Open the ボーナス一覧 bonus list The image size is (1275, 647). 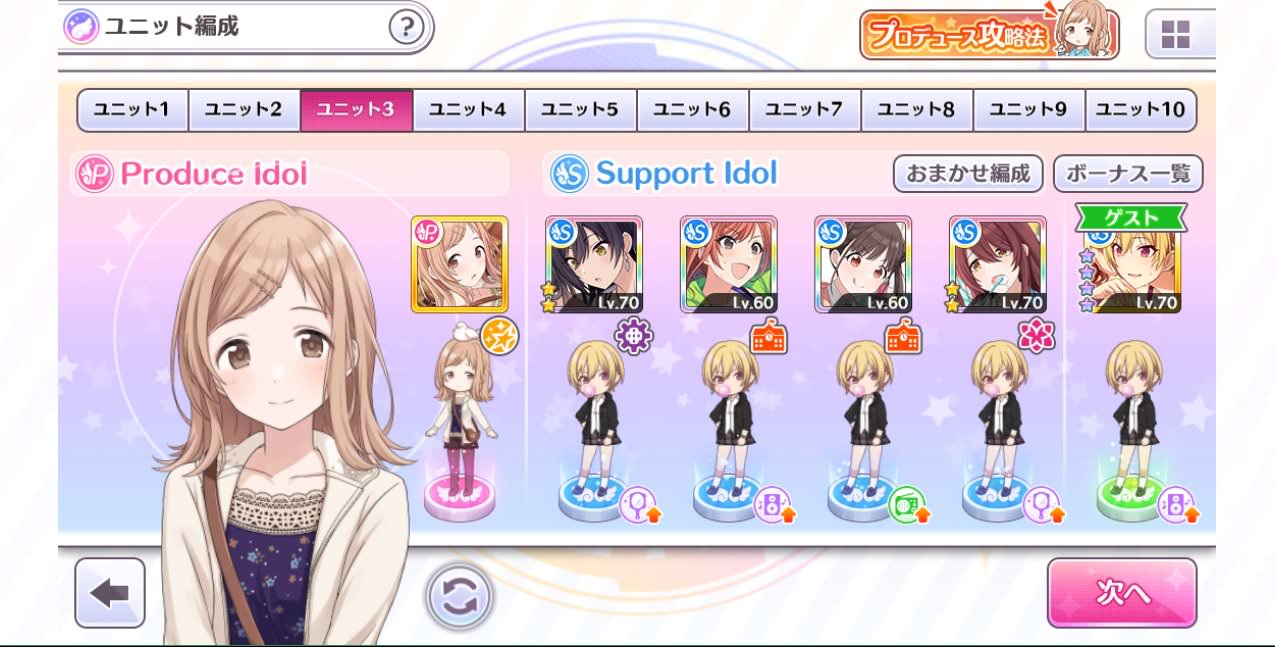[x=1127, y=174]
